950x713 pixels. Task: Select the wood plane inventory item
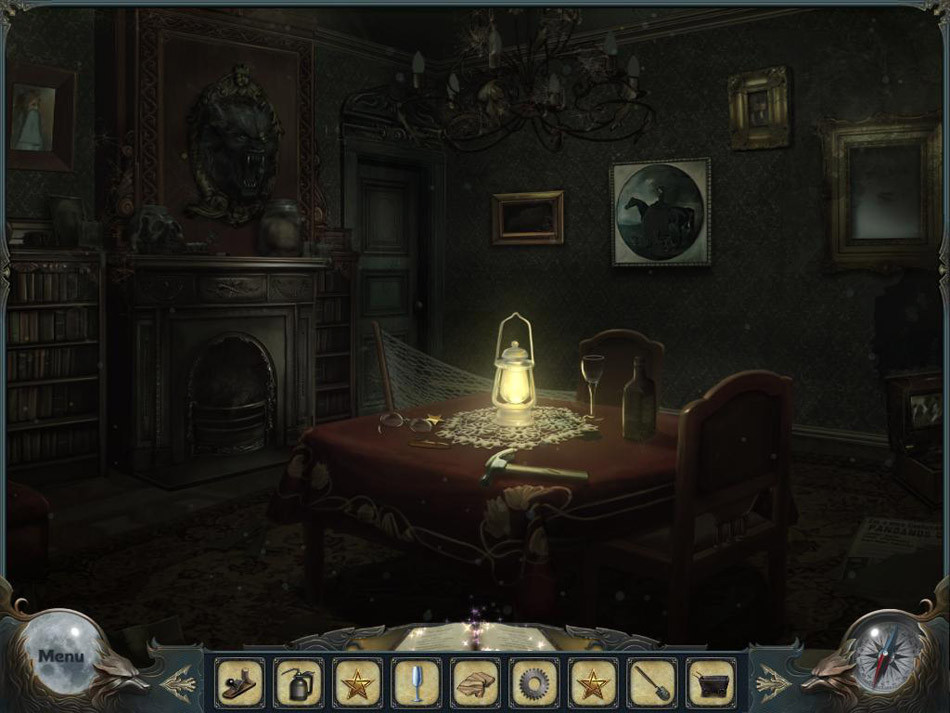(x=240, y=683)
